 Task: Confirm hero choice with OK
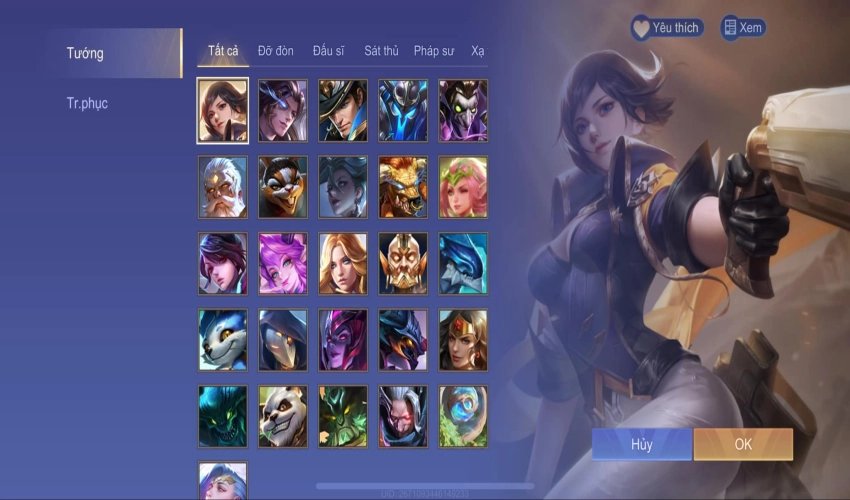click(x=743, y=444)
